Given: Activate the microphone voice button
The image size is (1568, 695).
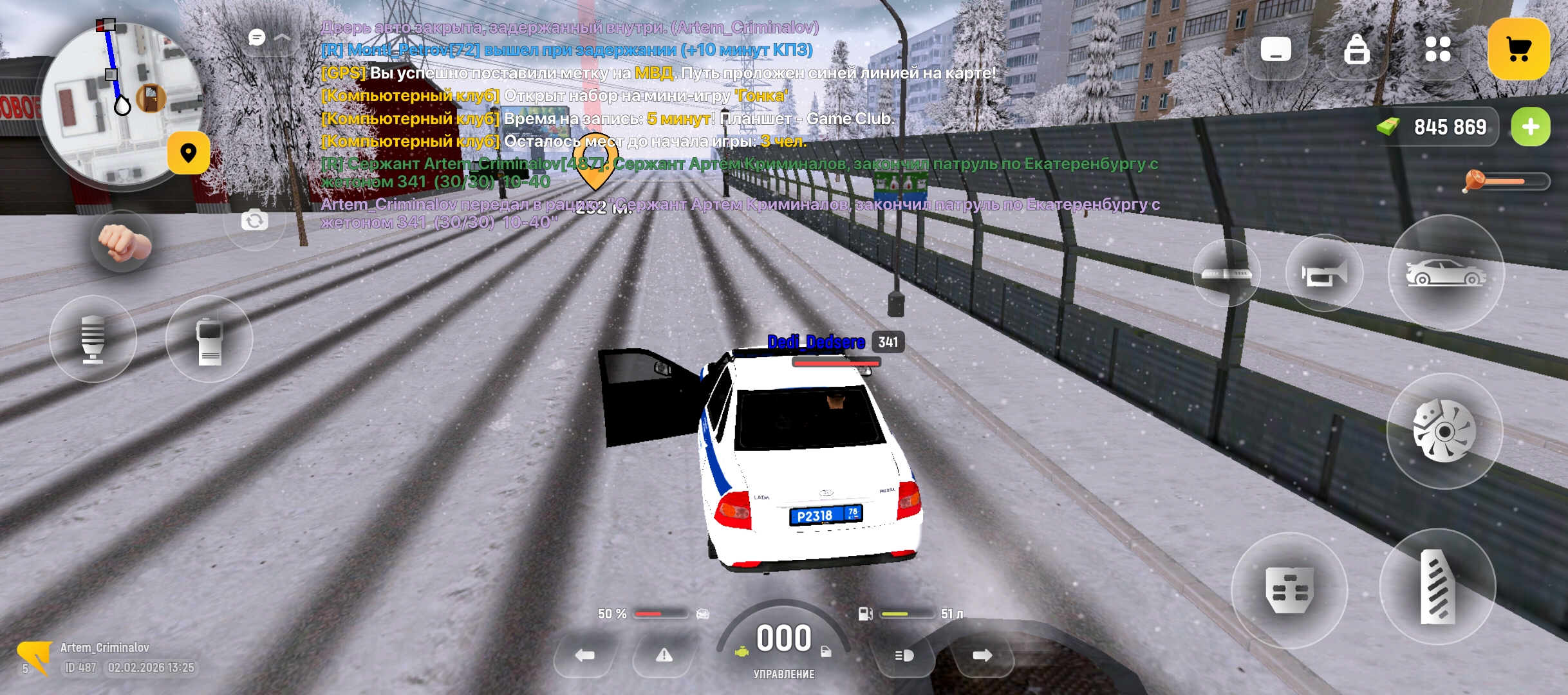Looking at the screenshot, I should 93,339.
